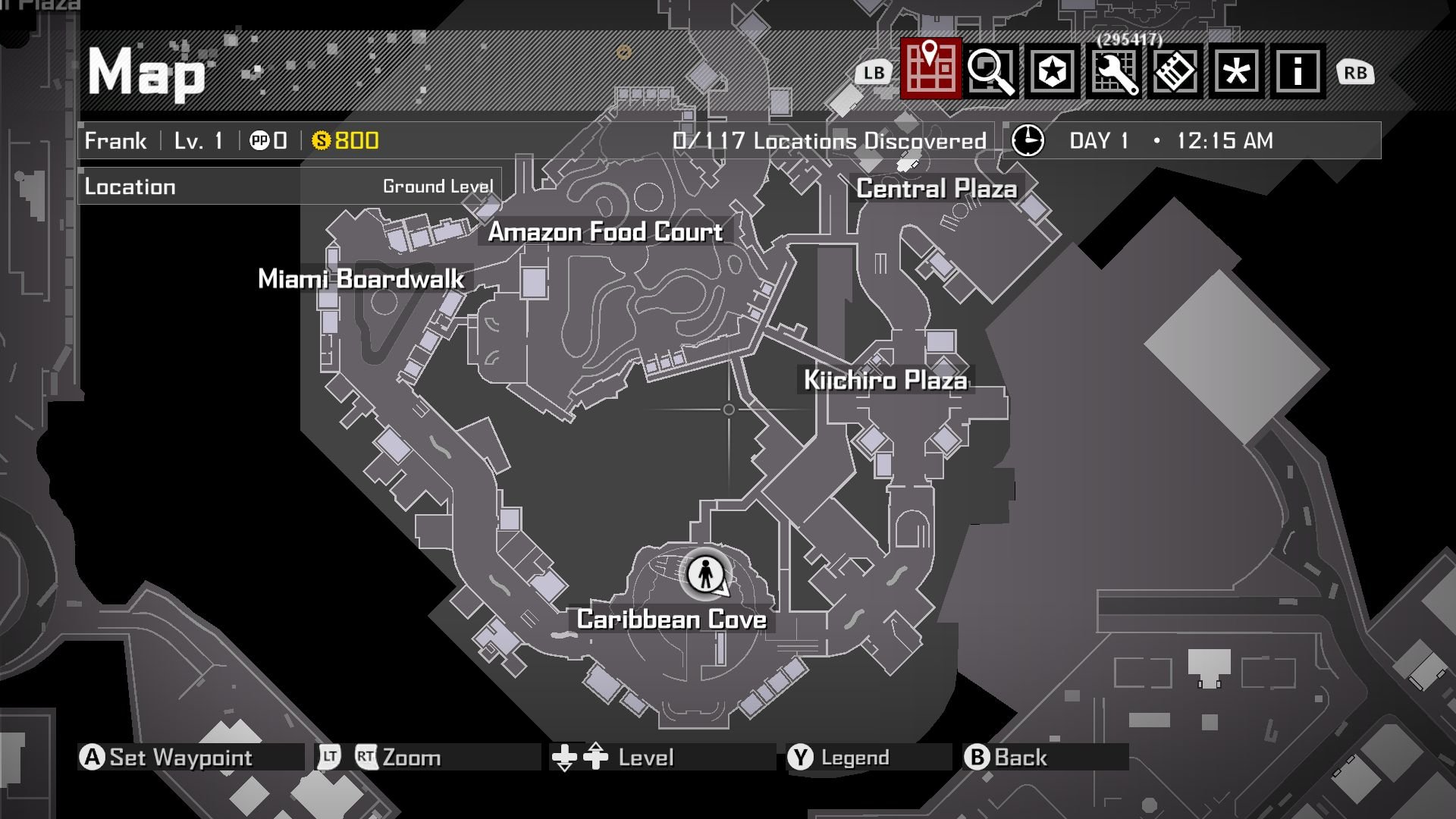
Task: Open the wrench blueprints tab
Action: (x=1114, y=71)
